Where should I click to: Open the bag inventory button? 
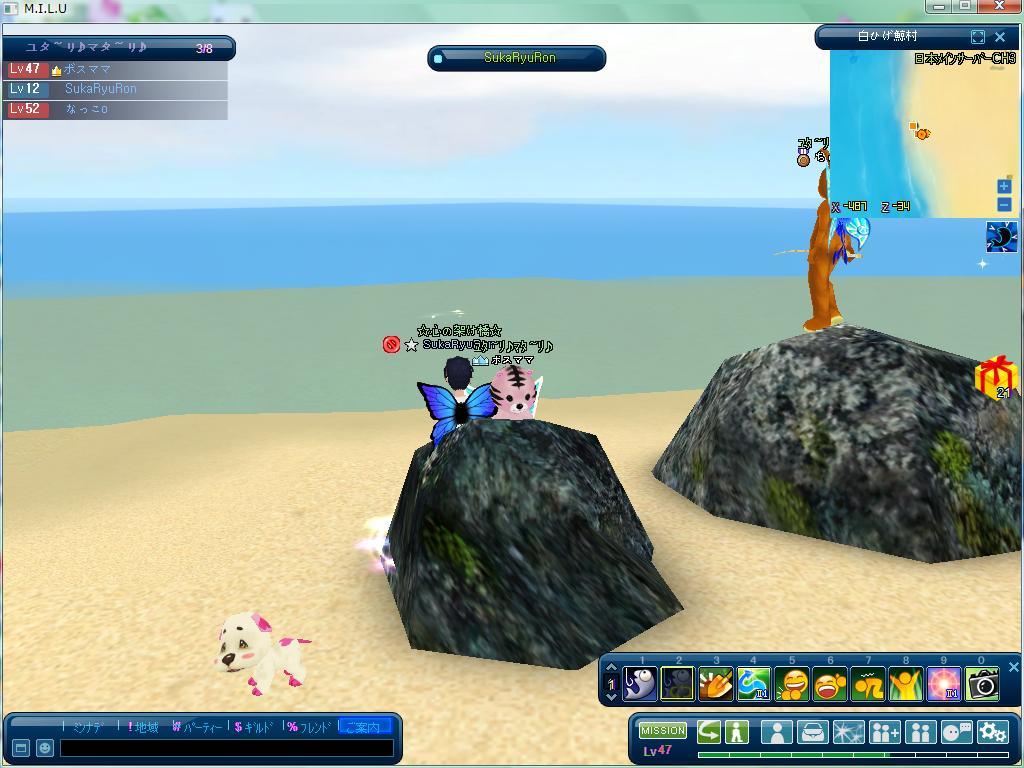click(812, 732)
